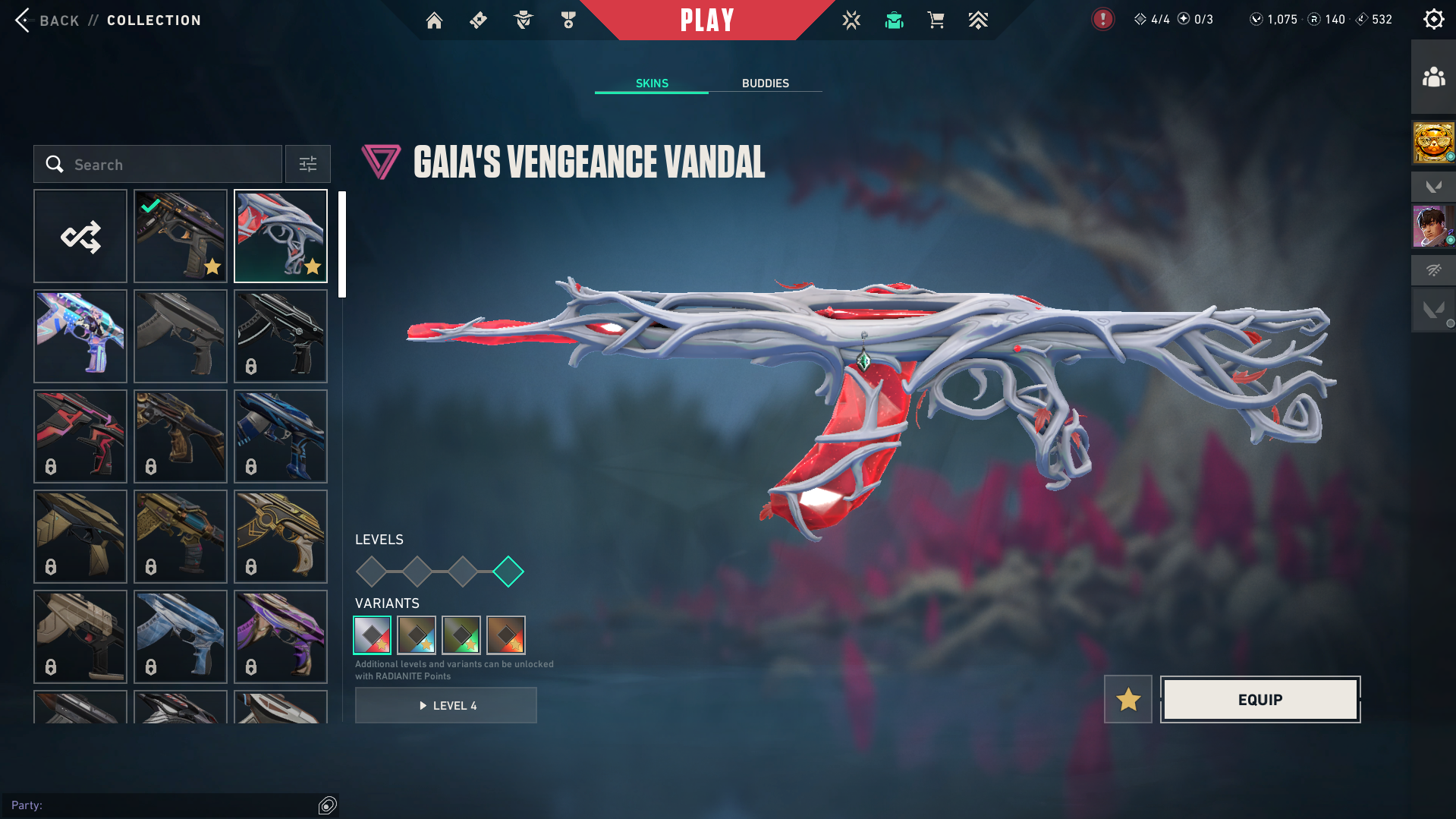Choose the blue-orange variant swatch
1456x819 pixels.
[417, 635]
